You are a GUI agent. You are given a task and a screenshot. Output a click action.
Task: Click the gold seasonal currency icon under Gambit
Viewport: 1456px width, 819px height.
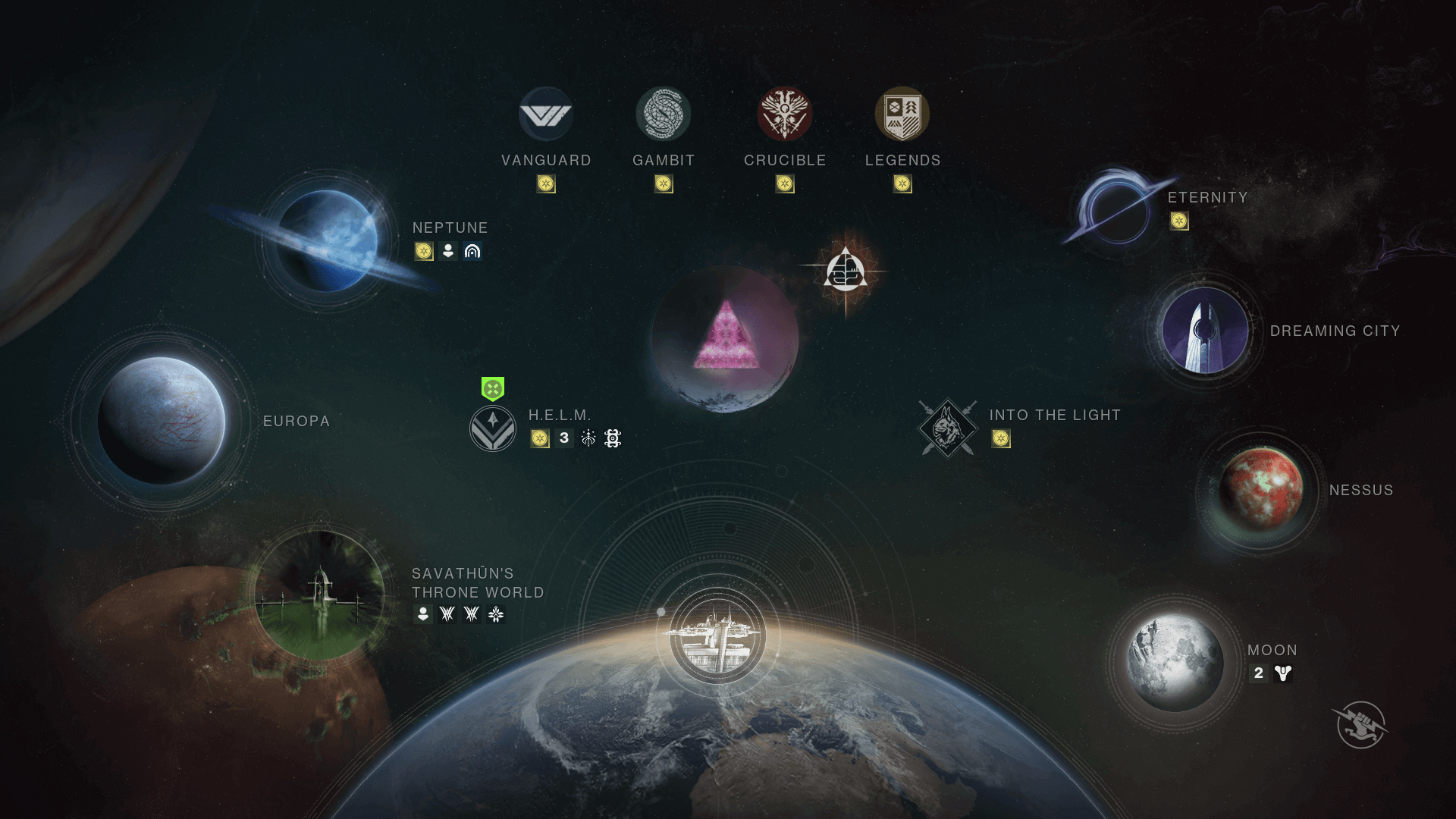[664, 184]
